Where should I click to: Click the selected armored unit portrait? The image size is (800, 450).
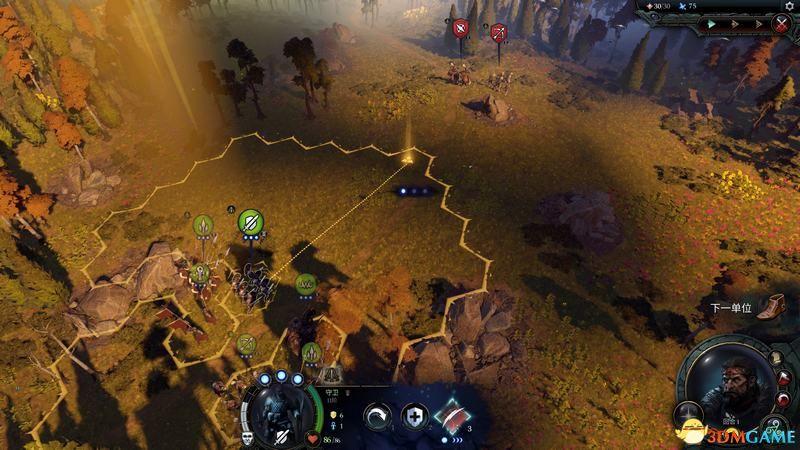click(x=279, y=412)
